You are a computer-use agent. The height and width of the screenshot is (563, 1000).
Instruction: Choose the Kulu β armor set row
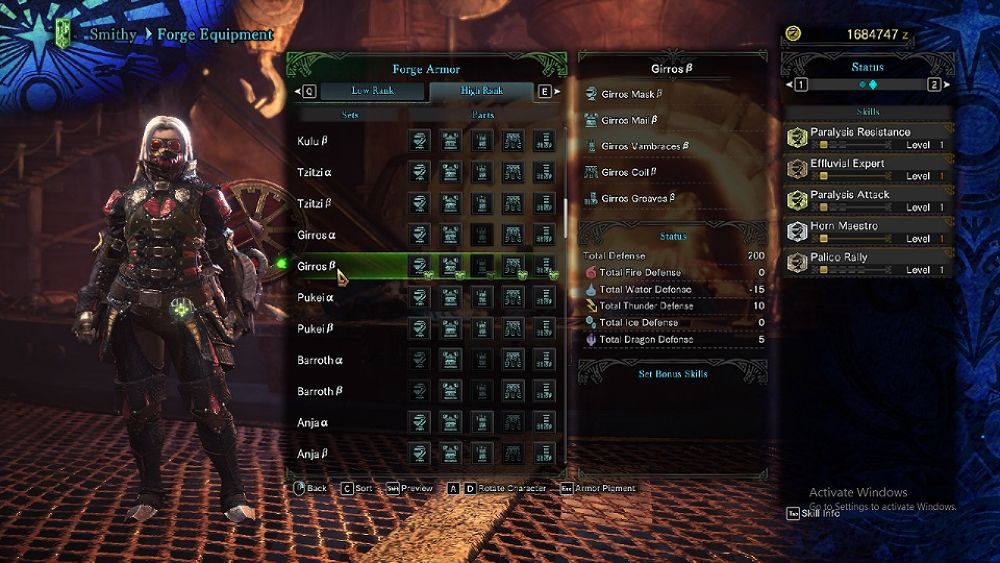[314, 141]
